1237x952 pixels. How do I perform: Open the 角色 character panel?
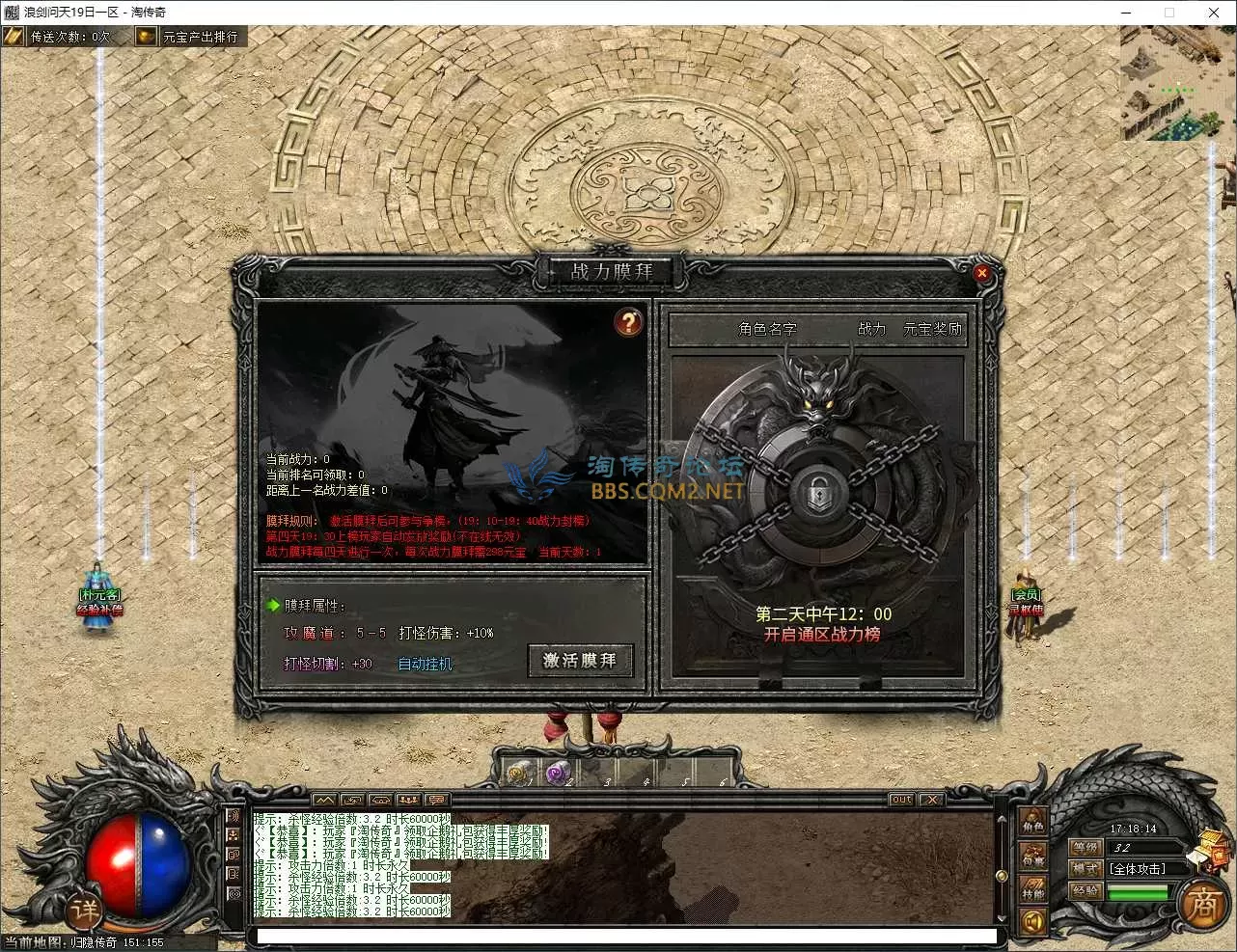pos(1033,823)
